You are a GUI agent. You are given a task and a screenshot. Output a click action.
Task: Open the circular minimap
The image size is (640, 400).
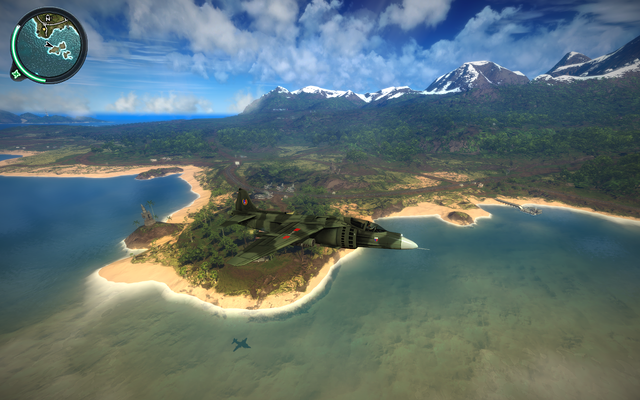point(49,45)
